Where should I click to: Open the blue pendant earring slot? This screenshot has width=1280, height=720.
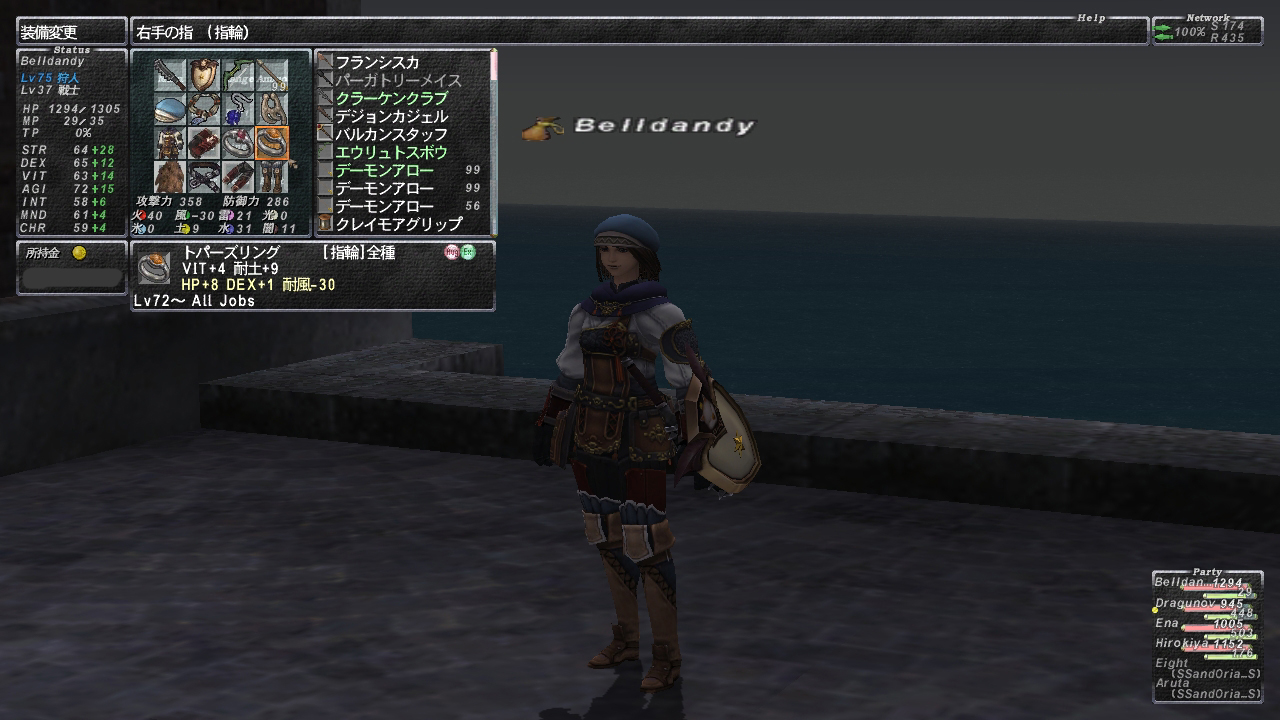coord(238,109)
